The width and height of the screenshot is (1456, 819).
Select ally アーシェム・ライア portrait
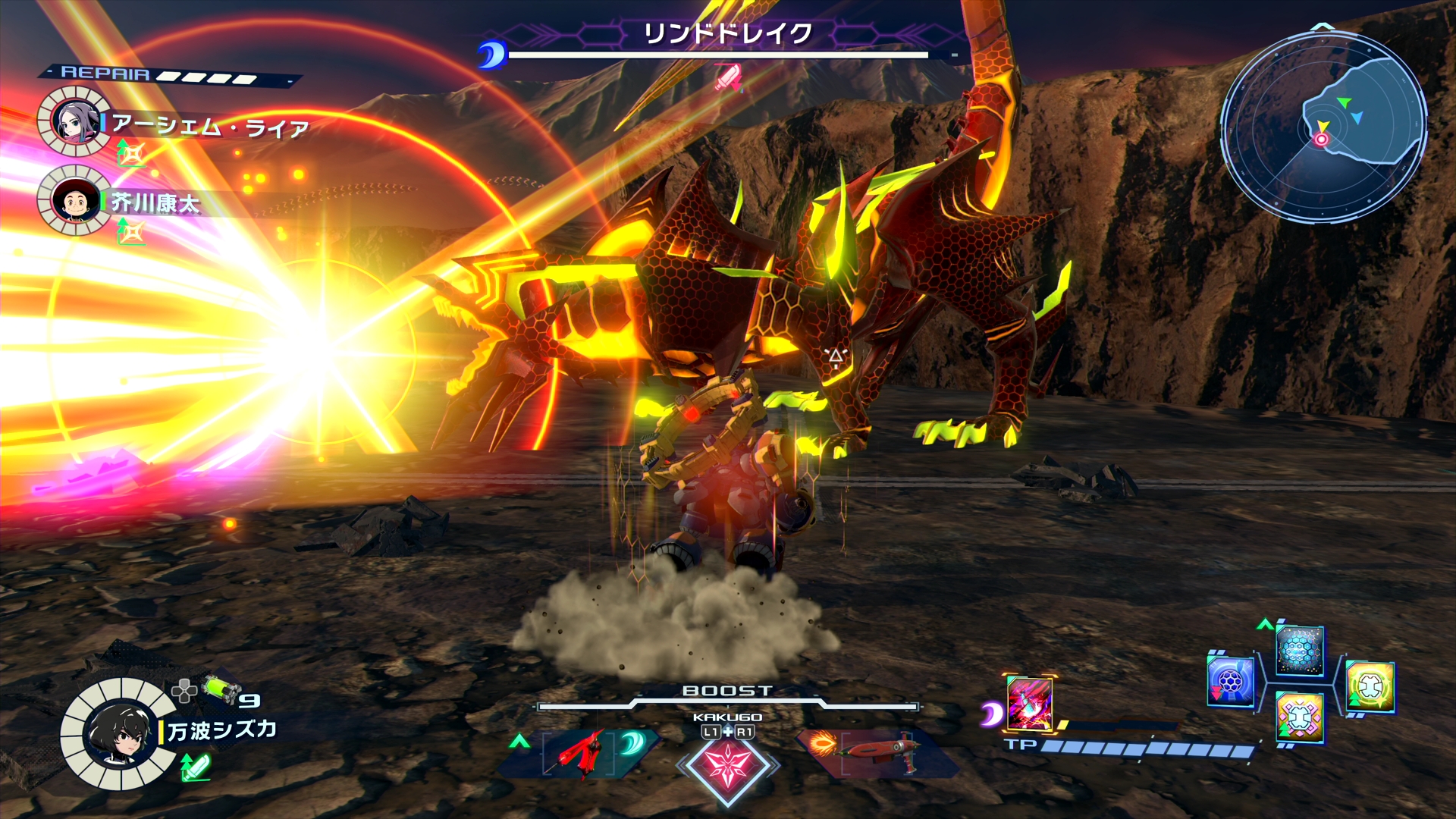pyautogui.click(x=74, y=121)
